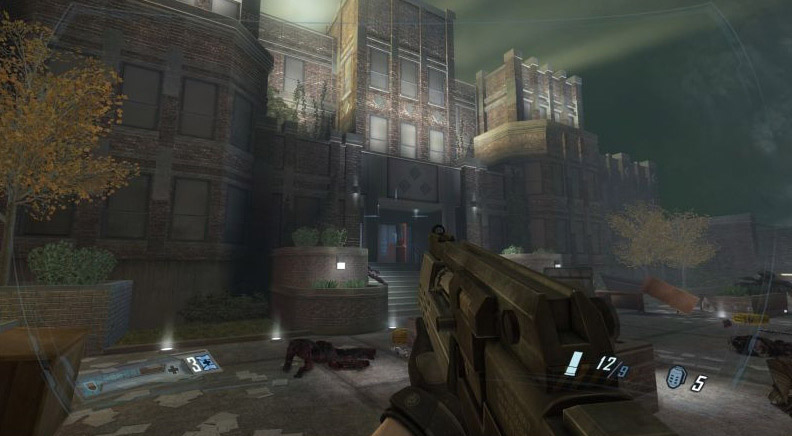The height and width of the screenshot is (436, 792).
Task: Select the grenade icon
Action: [x=675, y=378]
